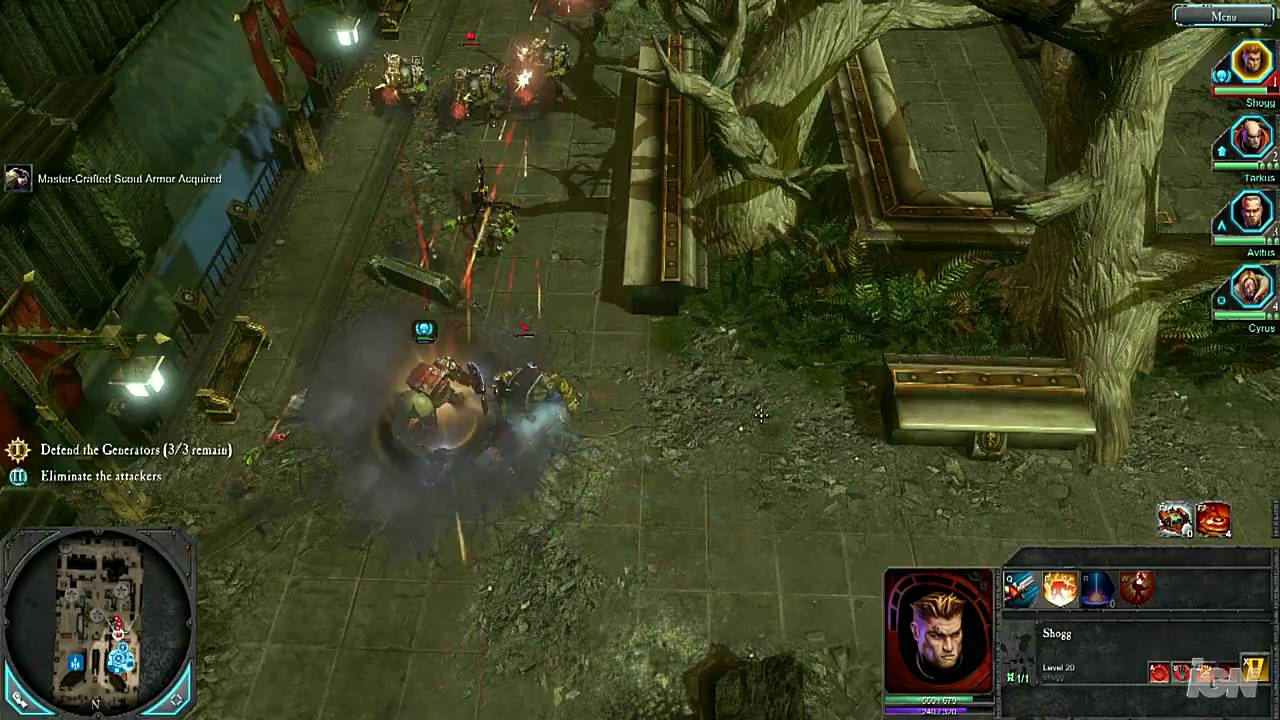Use the teleport beacon ability bound to R
This screenshot has width=1280, height=720.
click(1098, 590)
